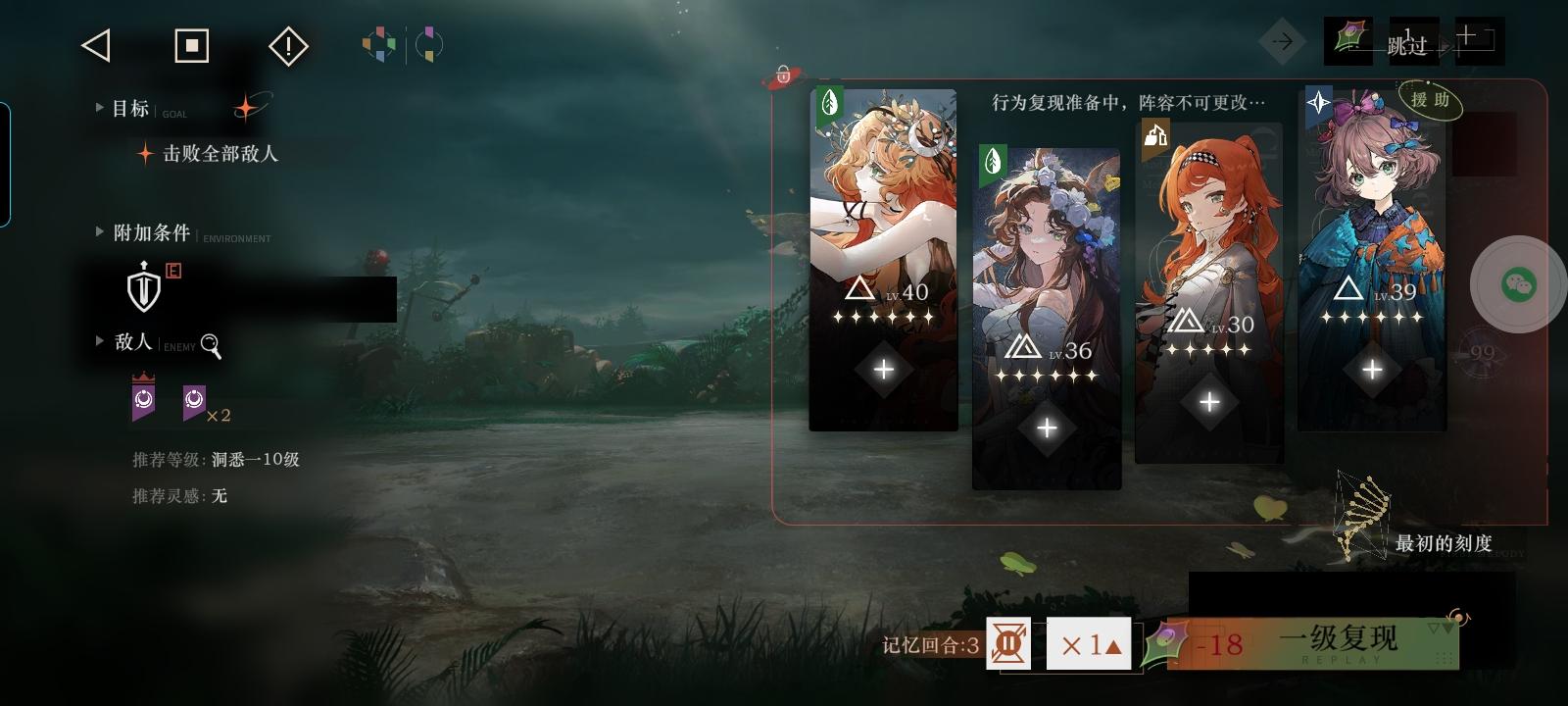The image size is (1568, 706).
Task: Toggle the 援助 support slot
Action: 1431,101
